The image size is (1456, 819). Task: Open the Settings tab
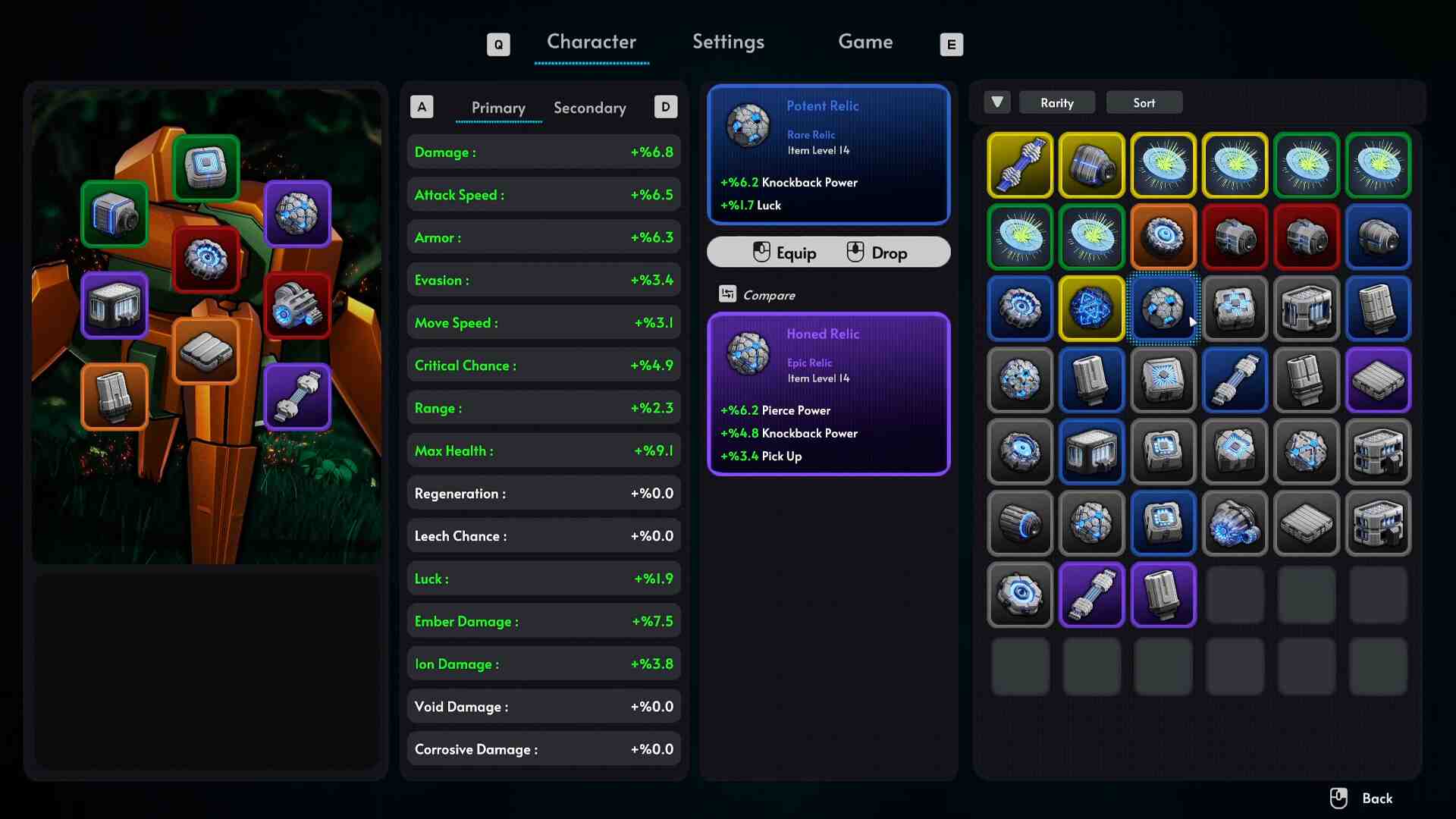[728, 42]
